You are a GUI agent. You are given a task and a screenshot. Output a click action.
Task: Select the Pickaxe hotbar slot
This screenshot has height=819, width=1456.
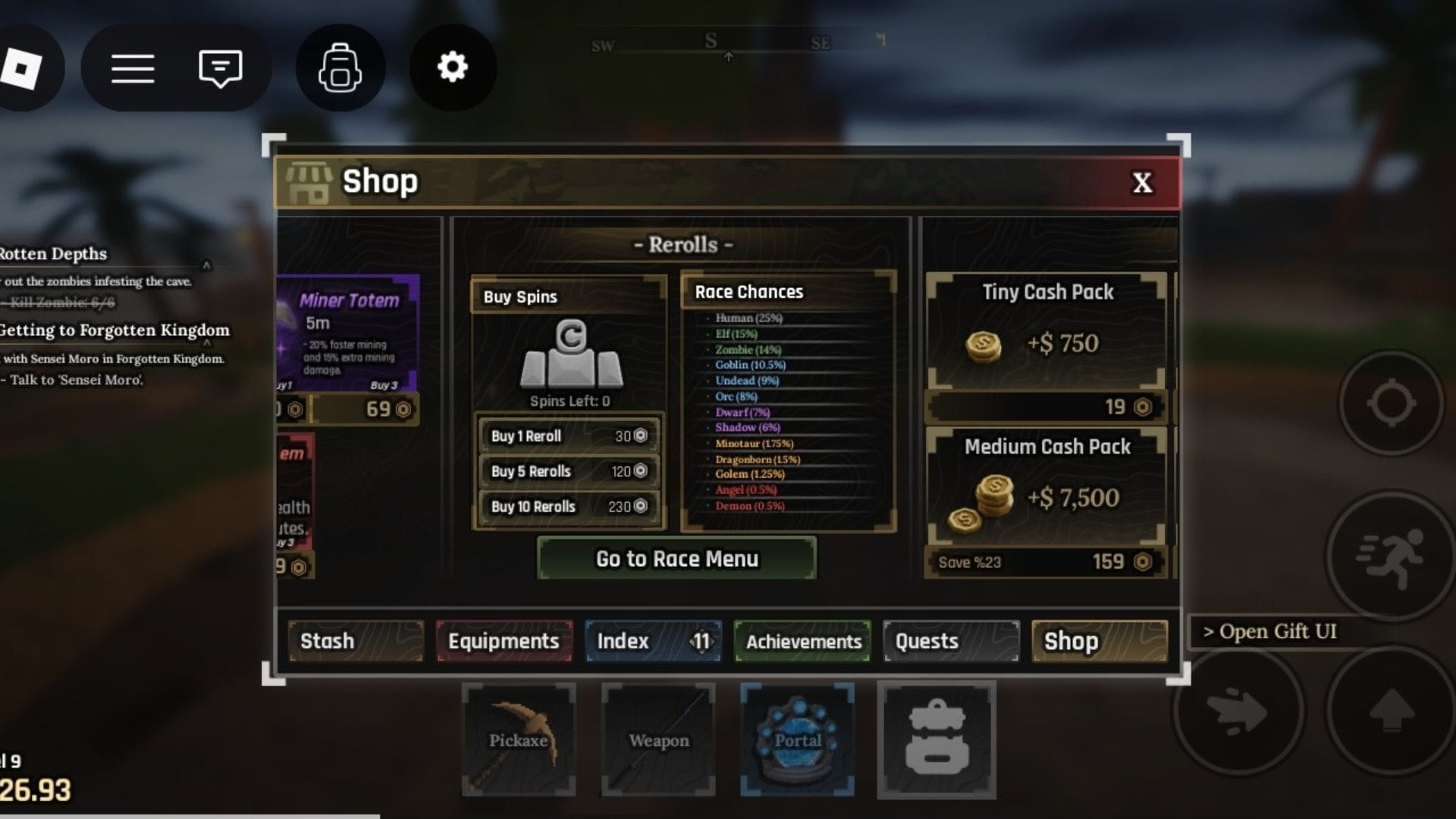click(519, 739)
